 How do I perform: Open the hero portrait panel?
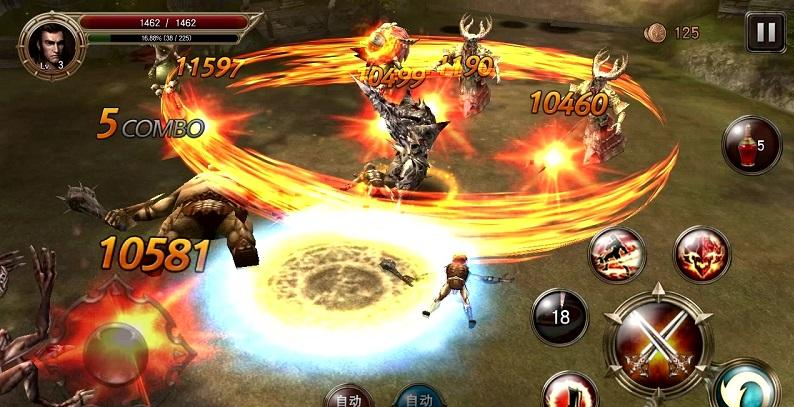click(46, 42)
